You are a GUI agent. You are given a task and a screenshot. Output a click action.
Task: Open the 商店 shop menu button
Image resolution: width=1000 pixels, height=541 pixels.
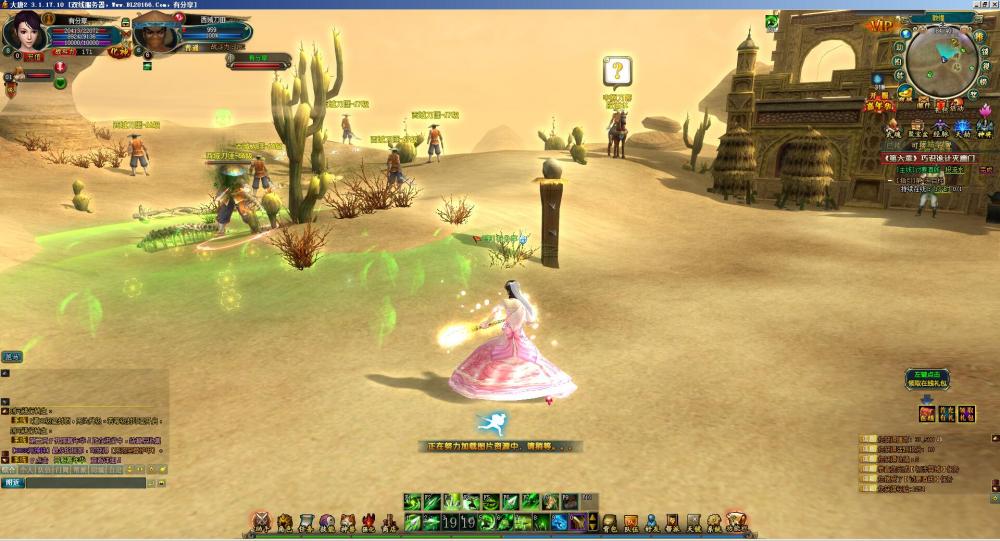[x=388, y=522]
